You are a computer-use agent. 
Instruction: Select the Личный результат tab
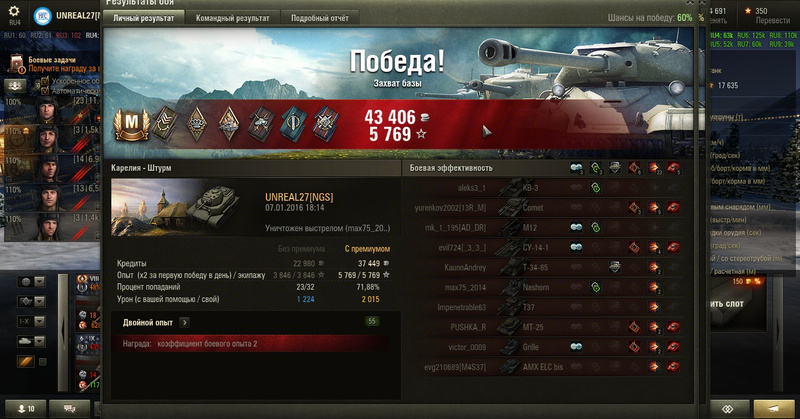[x=143, y=18]
